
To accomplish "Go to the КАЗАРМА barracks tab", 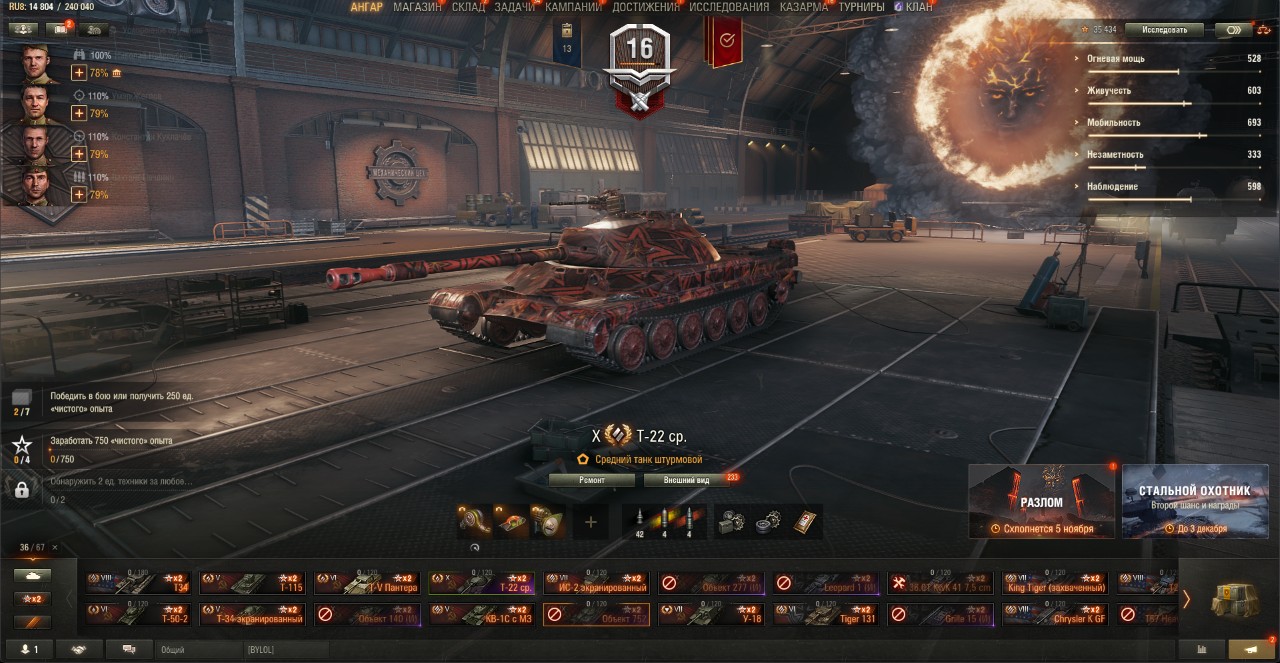I will (x=803, y=7).
